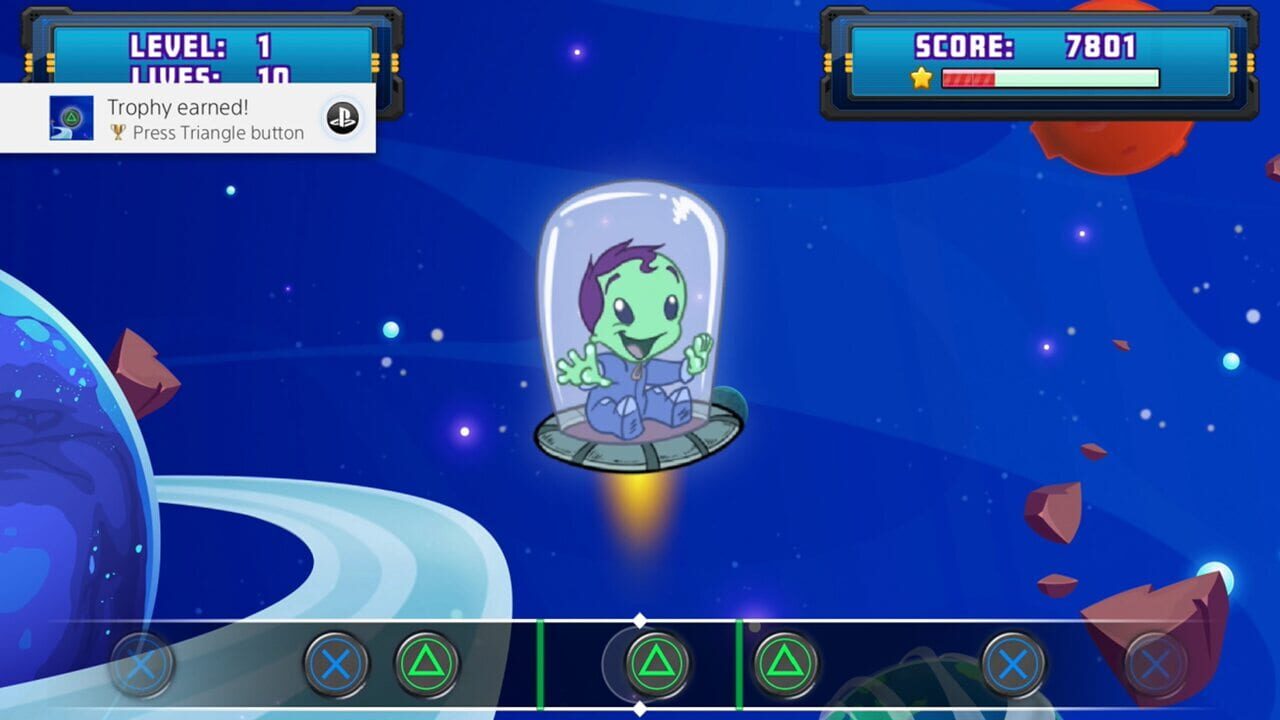Click the white diamond marker above the hit zone
Viewport: 1280px width, 720px height.
(640, 620)
